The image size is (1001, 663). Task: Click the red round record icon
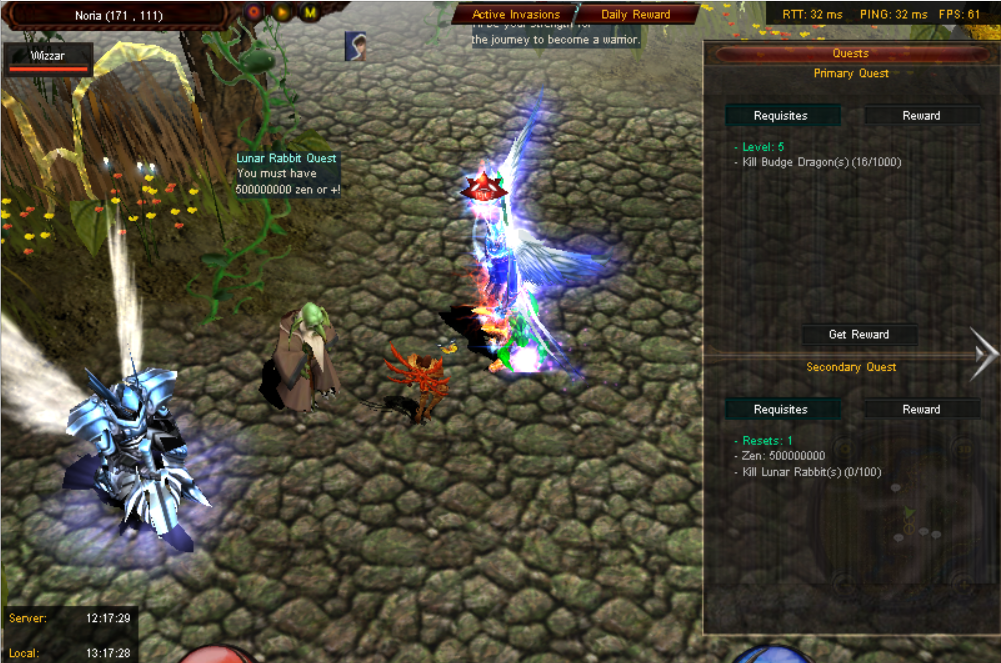click(254, 13)
